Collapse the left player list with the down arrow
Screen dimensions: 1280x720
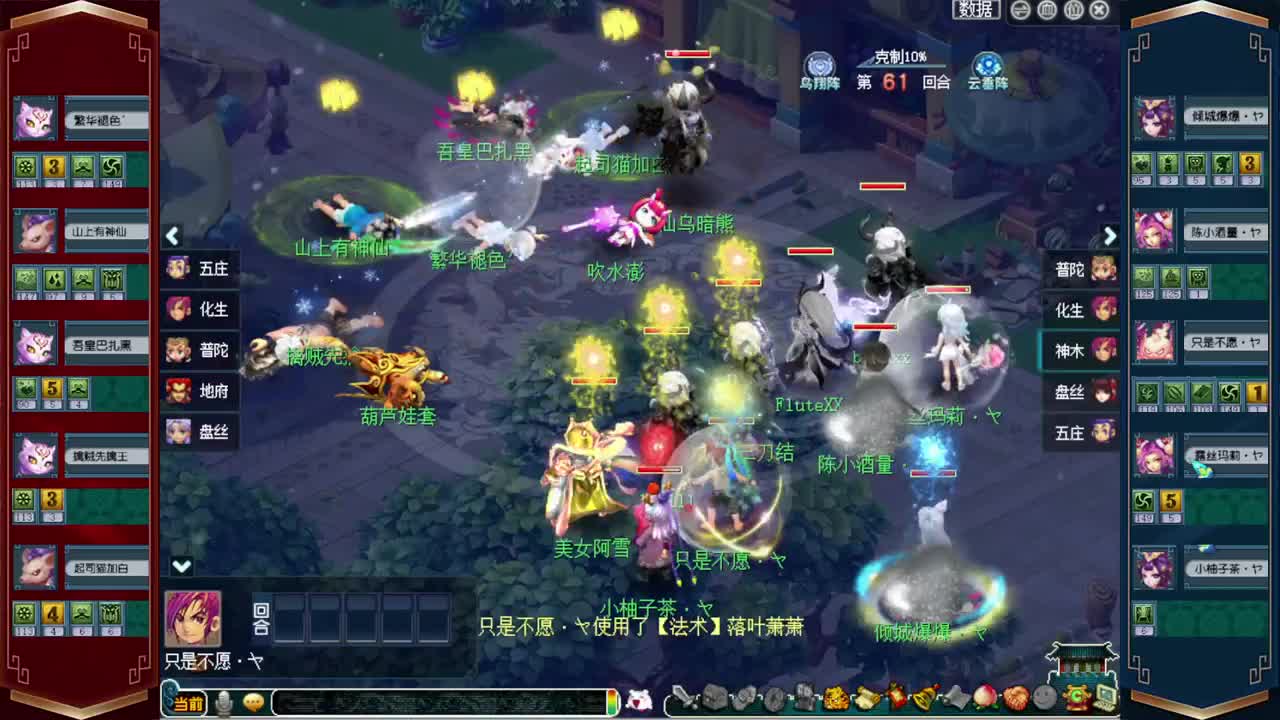point(180,564)
